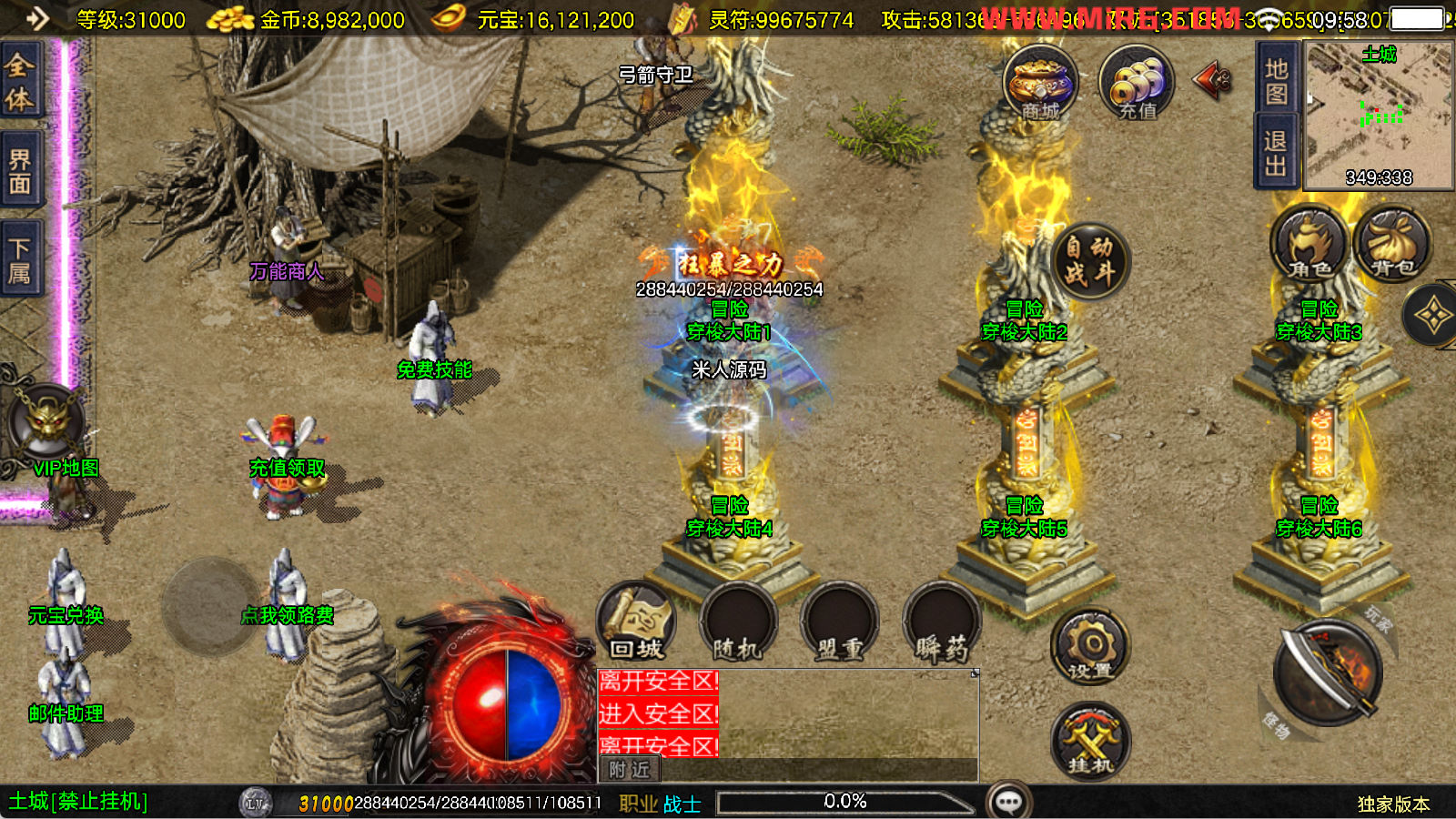Select the 全体 side tab
The height and width of the screenshot is (819, 1456).
tap(20, 82)
